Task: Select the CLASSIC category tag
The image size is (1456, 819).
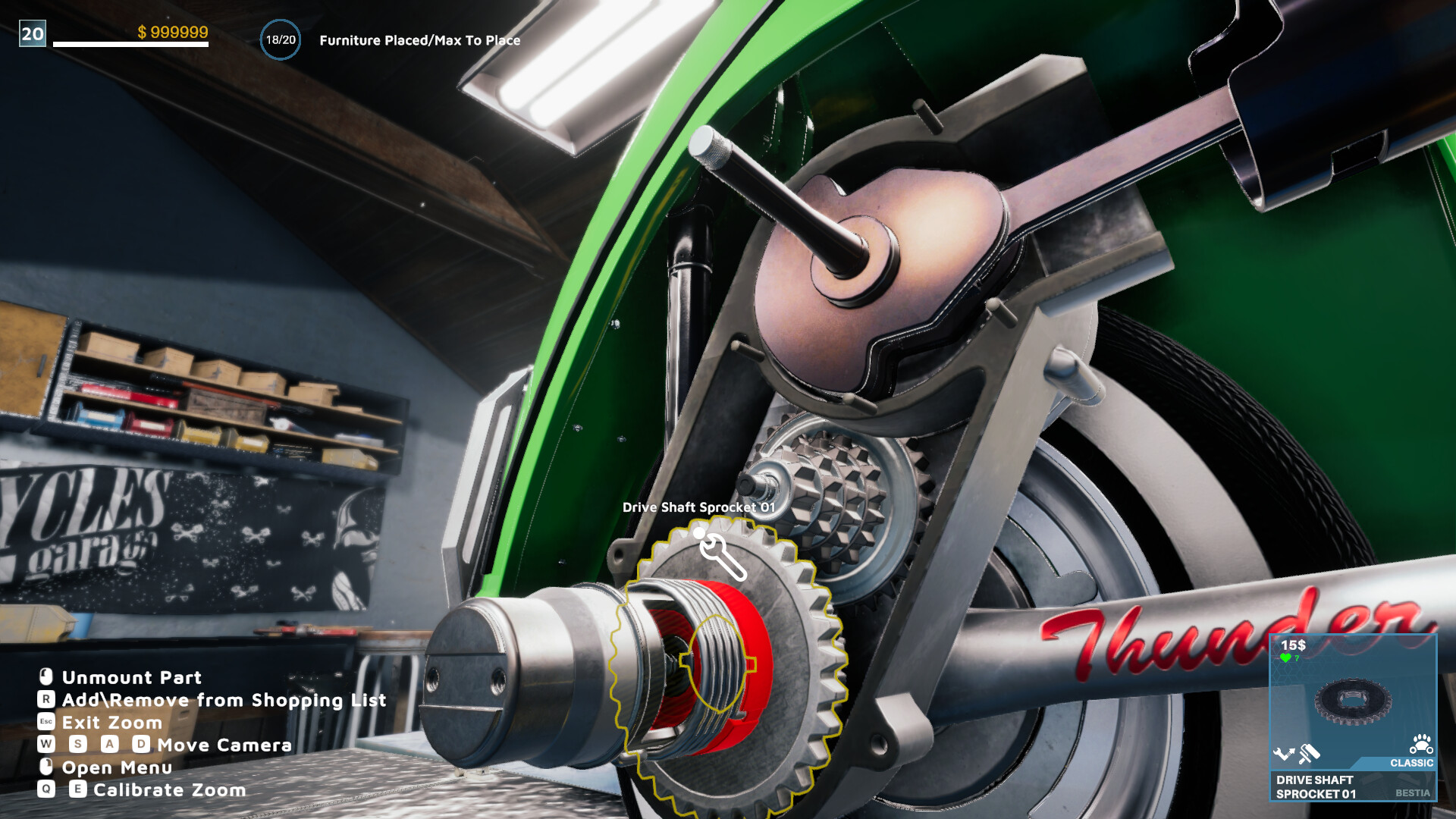Action: 1411,762
